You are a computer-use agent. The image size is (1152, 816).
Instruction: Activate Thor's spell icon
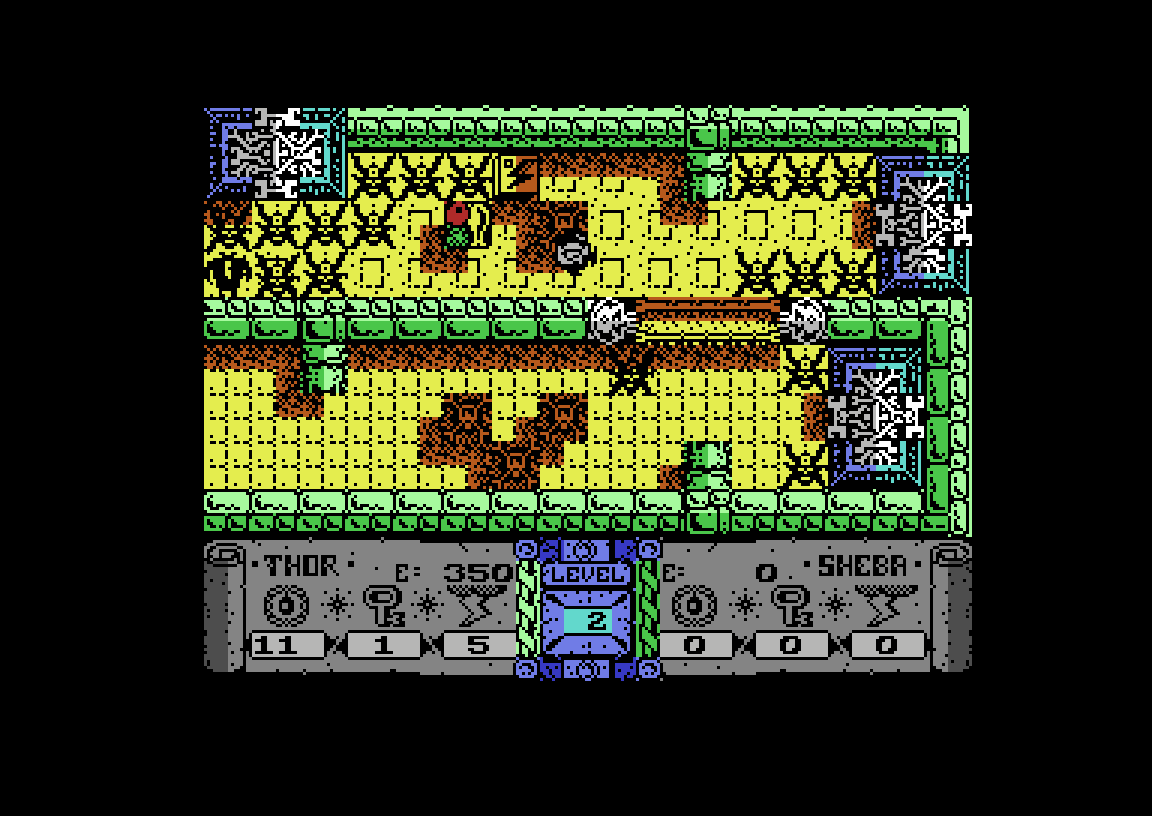478,604
